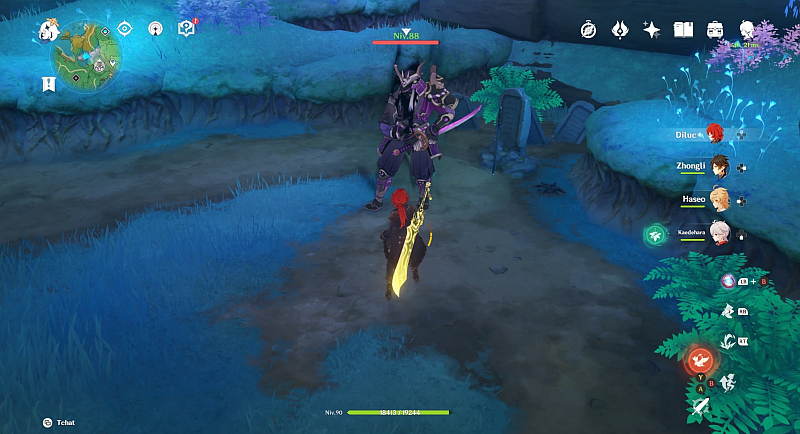The width and height of the screenshot is (800, 434).
Task: Toggle the eye-shaped elemental sight icon
Action: [125, 29]
